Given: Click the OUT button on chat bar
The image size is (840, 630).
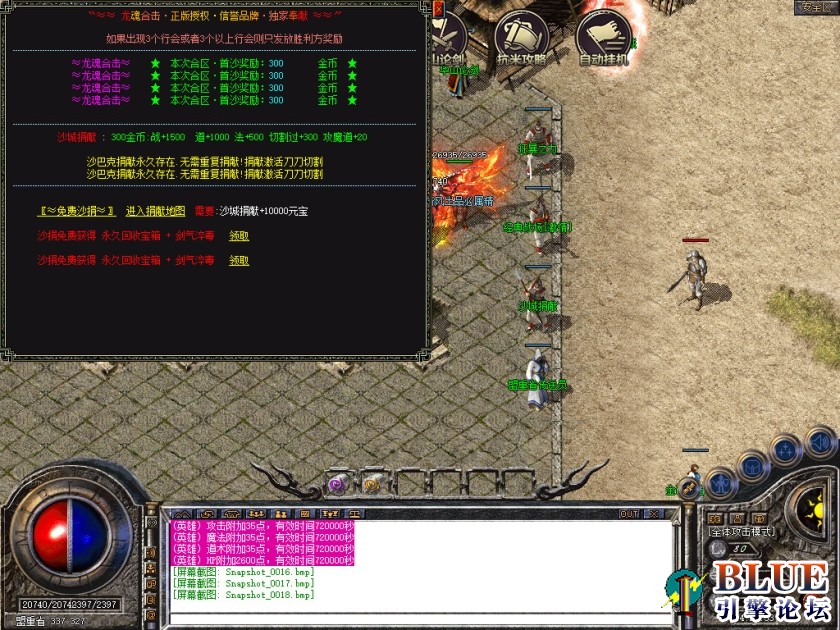Looking at the screenshot, I should pyautogui.click(x=629, y=514).
